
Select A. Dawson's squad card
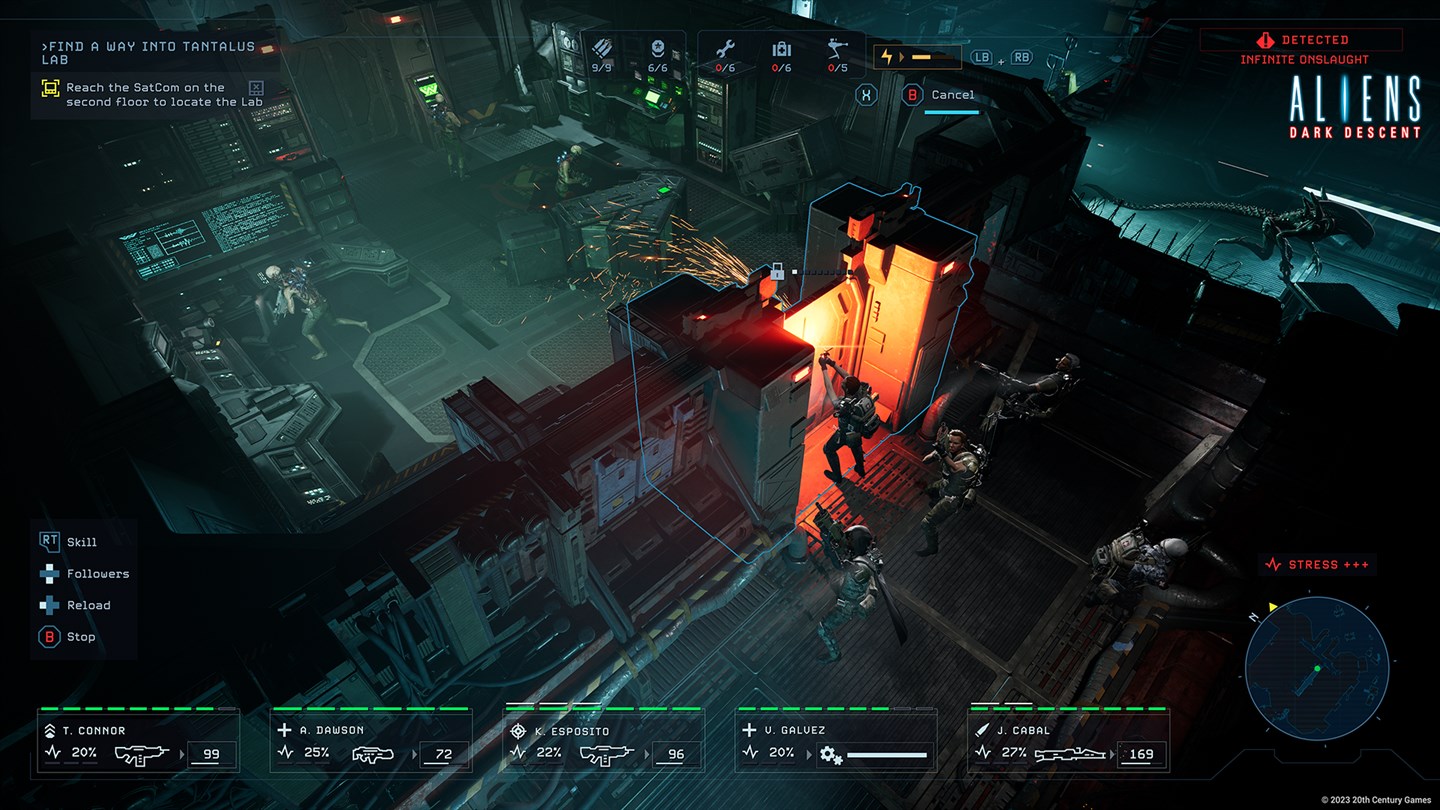(x=371, y=742)
